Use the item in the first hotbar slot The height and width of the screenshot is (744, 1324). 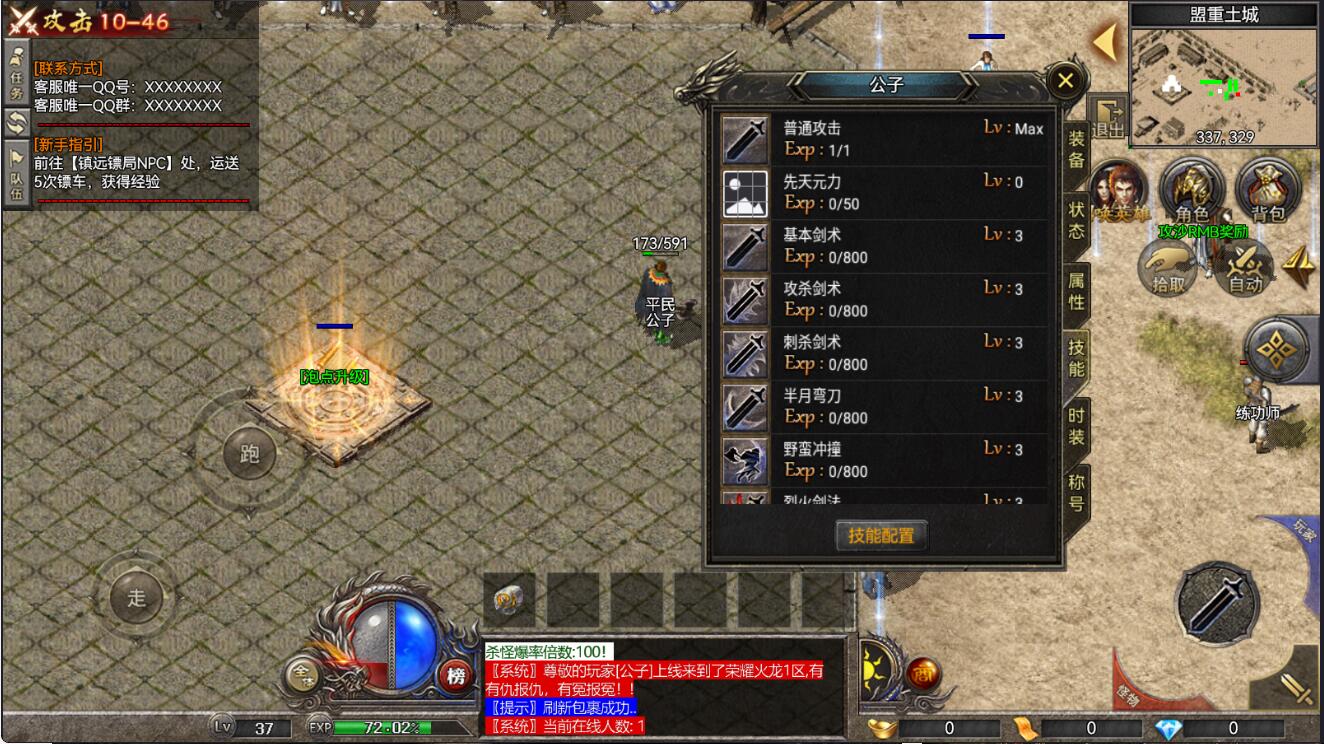[x=509, y=601]
